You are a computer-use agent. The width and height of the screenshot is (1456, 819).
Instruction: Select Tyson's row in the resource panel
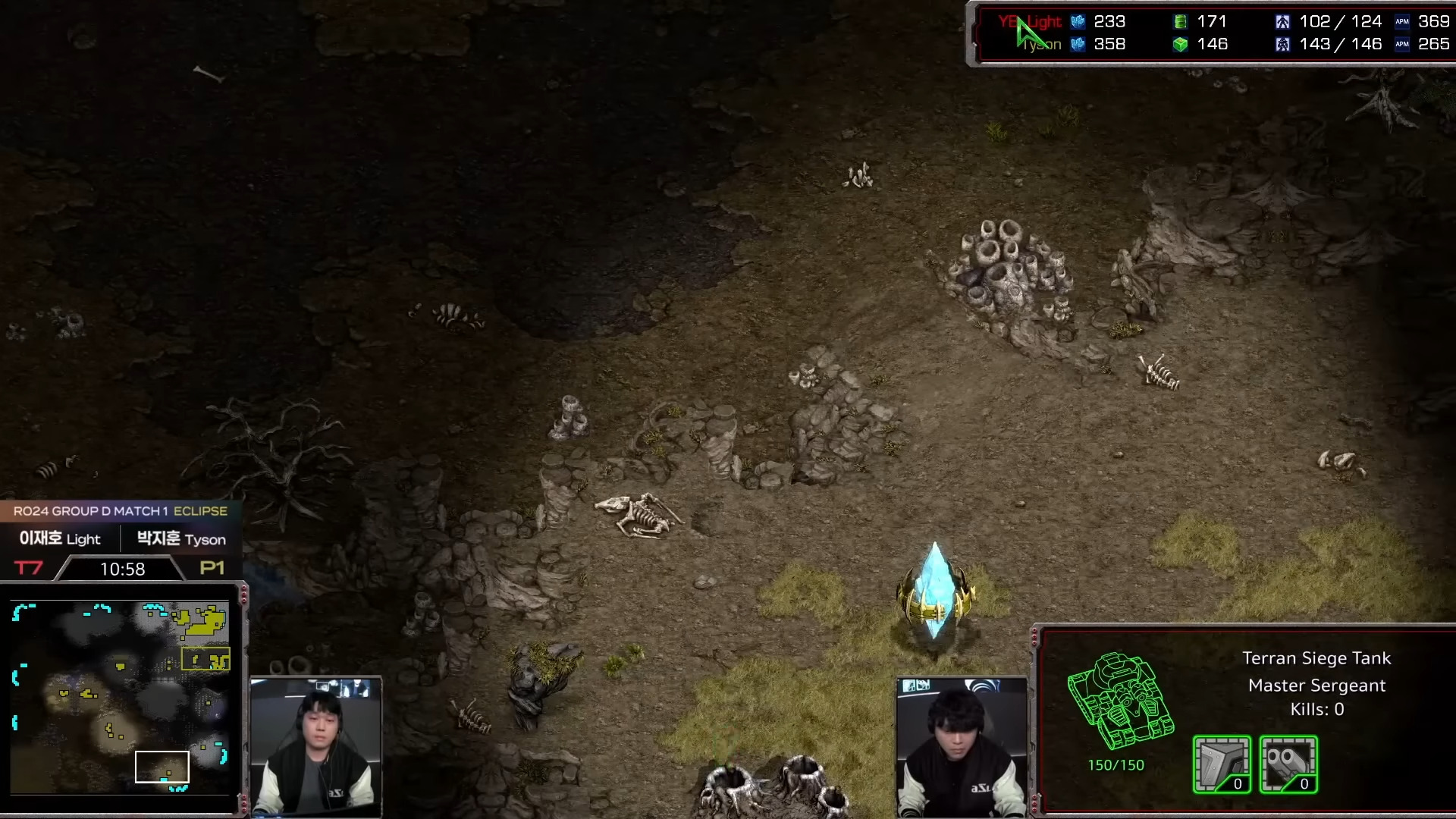[1213, 45]
